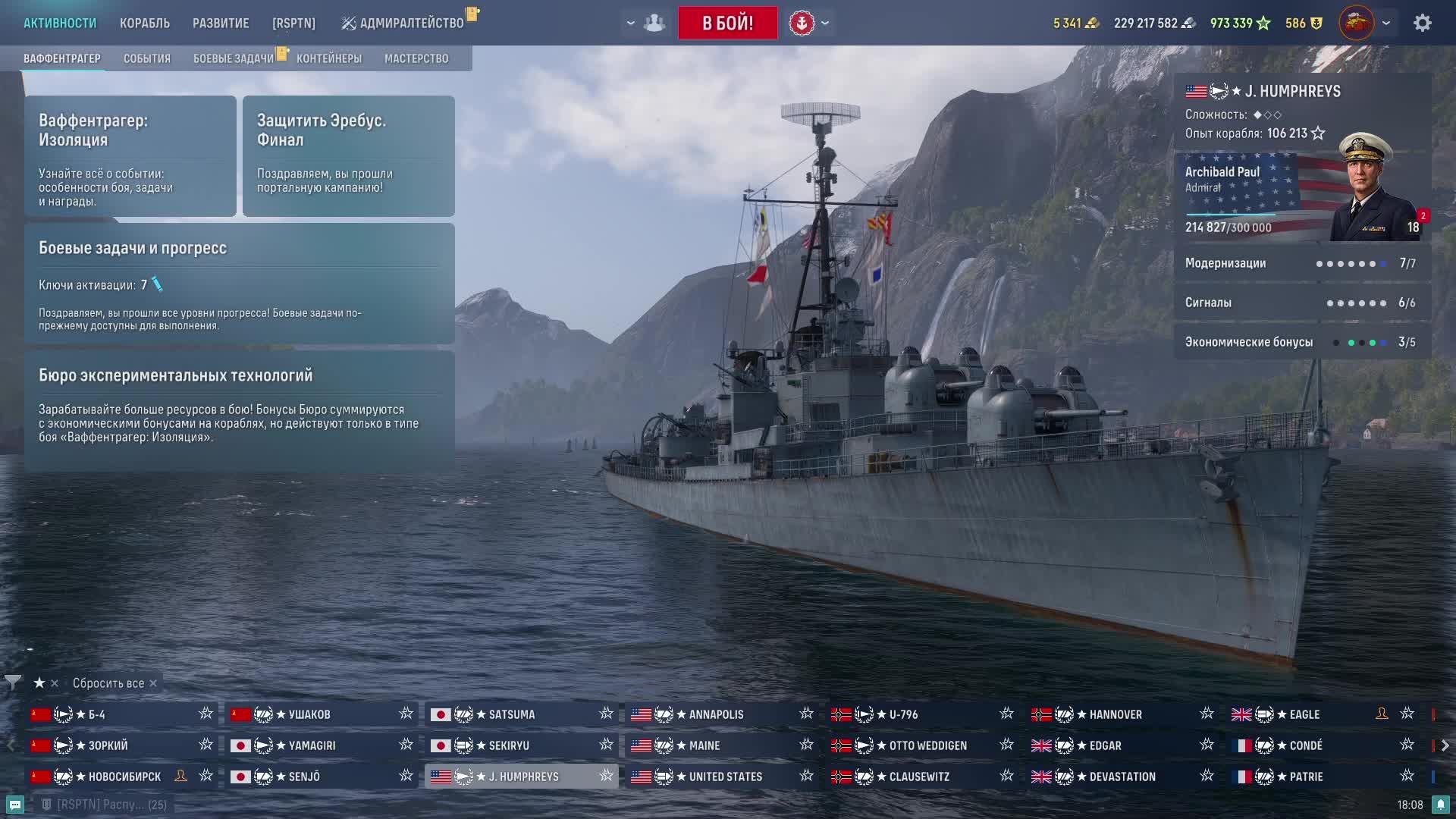Switch to the Мастерство tab

(416, 58)
